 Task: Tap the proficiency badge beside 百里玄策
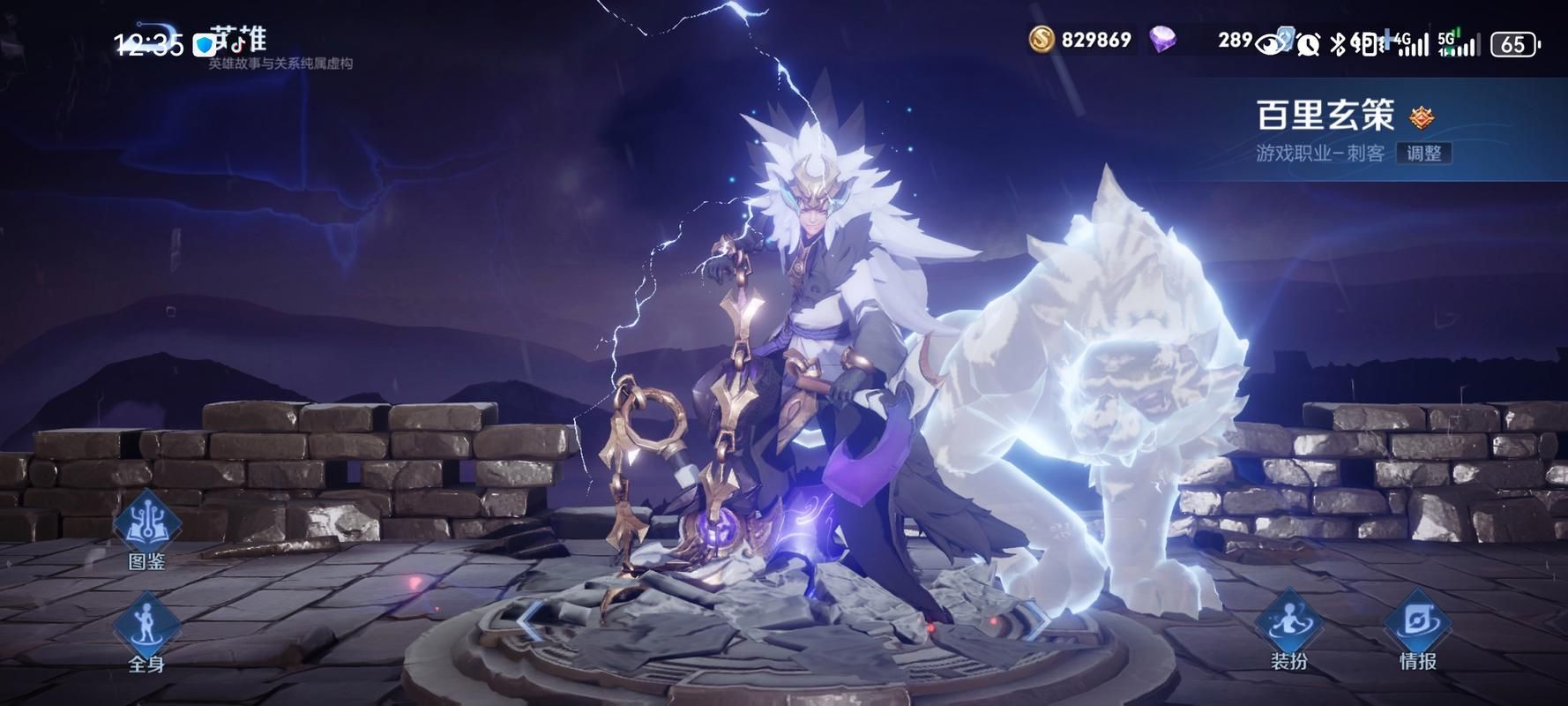(1421, 116)
